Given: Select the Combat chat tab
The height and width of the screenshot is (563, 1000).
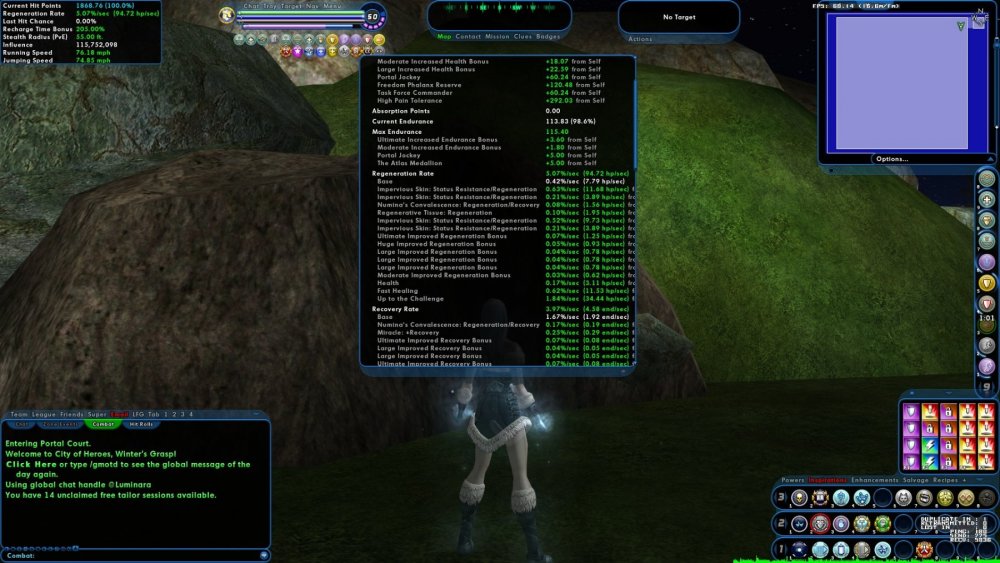Looking at the screenshot, I should pos(103,424).
